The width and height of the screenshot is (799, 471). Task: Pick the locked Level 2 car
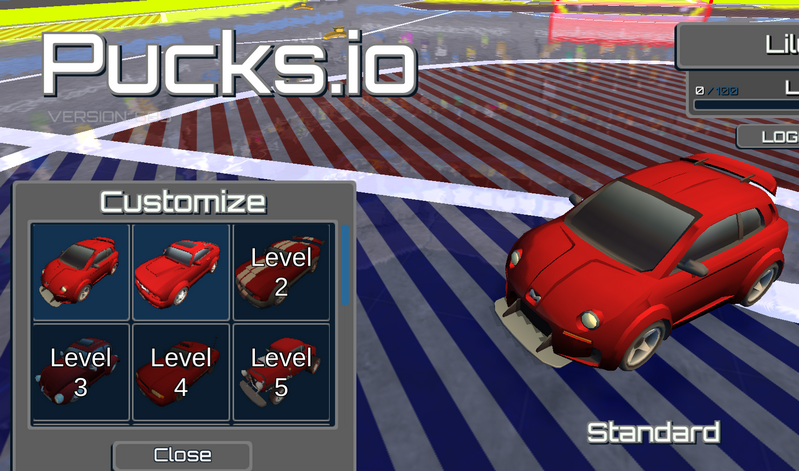[x=281, y=271]
